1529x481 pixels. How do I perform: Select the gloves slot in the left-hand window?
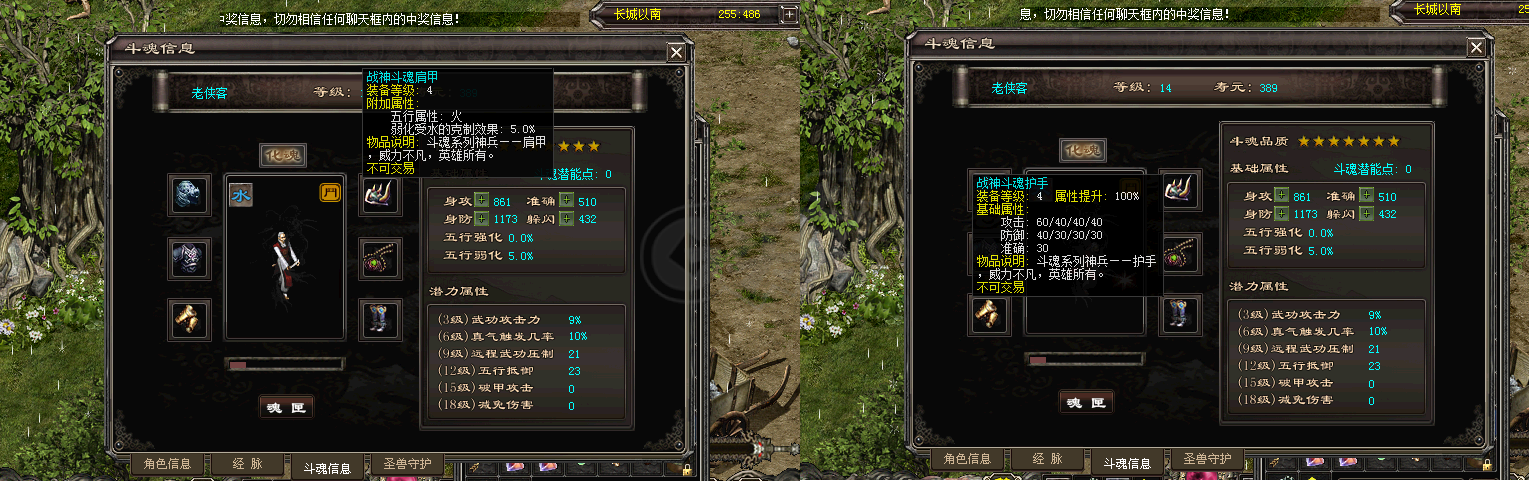pyautogui.click(x=188, y=319)
